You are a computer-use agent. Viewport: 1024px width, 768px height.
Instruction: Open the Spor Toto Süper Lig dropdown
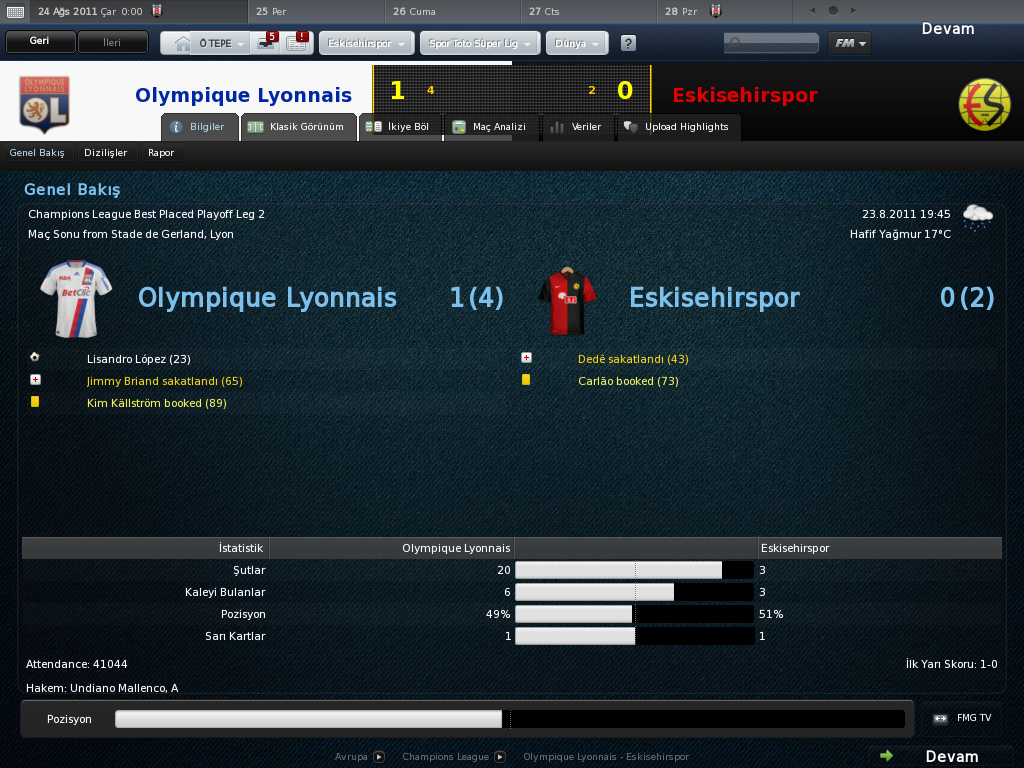[x=481, y=44]
